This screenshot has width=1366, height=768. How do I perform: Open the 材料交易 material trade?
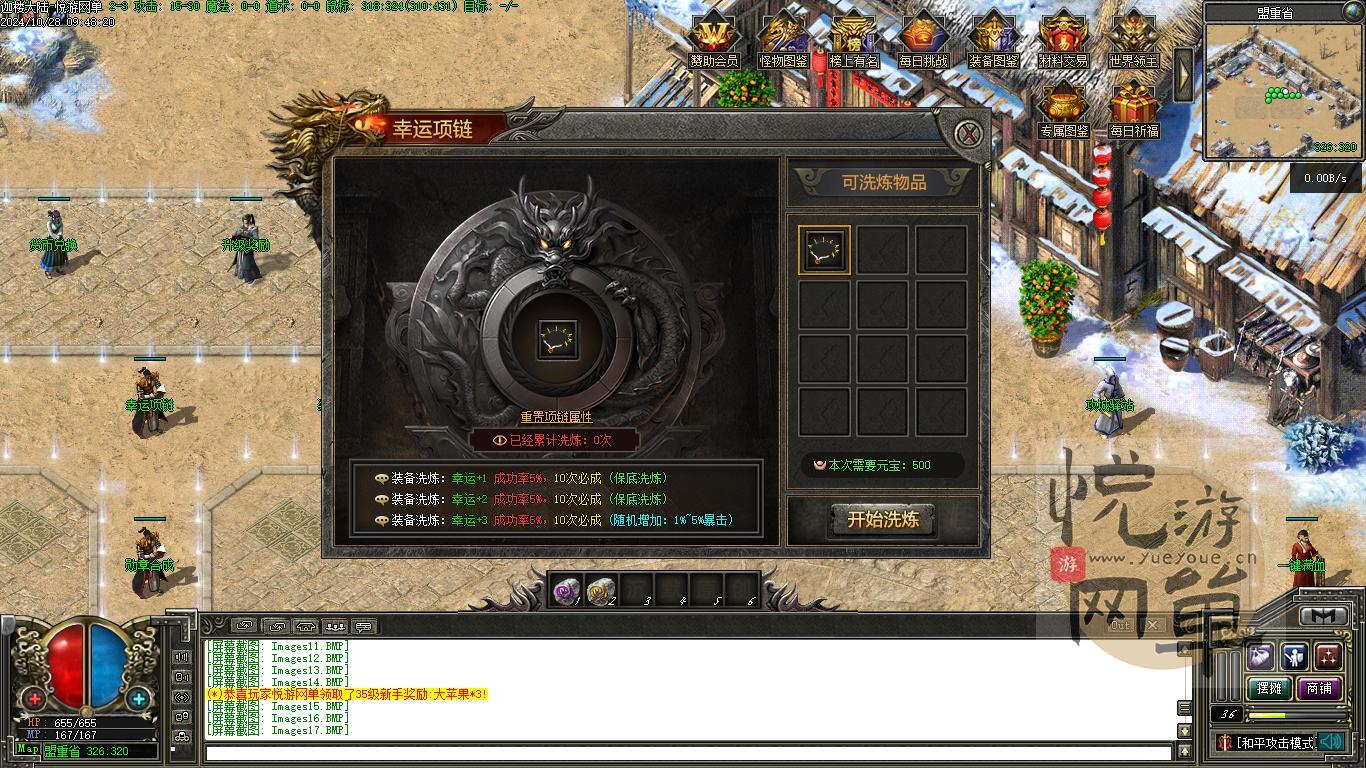1063,40
